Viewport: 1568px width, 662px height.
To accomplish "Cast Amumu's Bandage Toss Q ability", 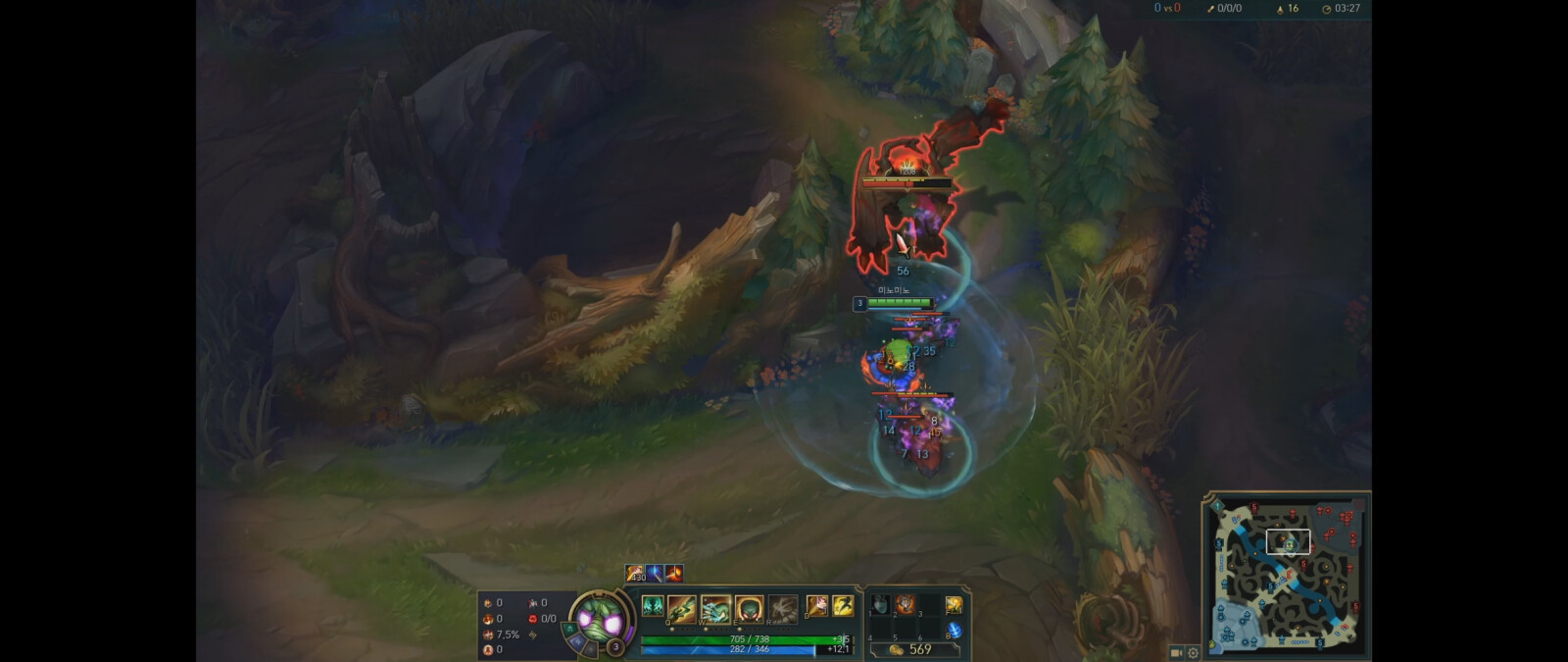I will point(682,608).
